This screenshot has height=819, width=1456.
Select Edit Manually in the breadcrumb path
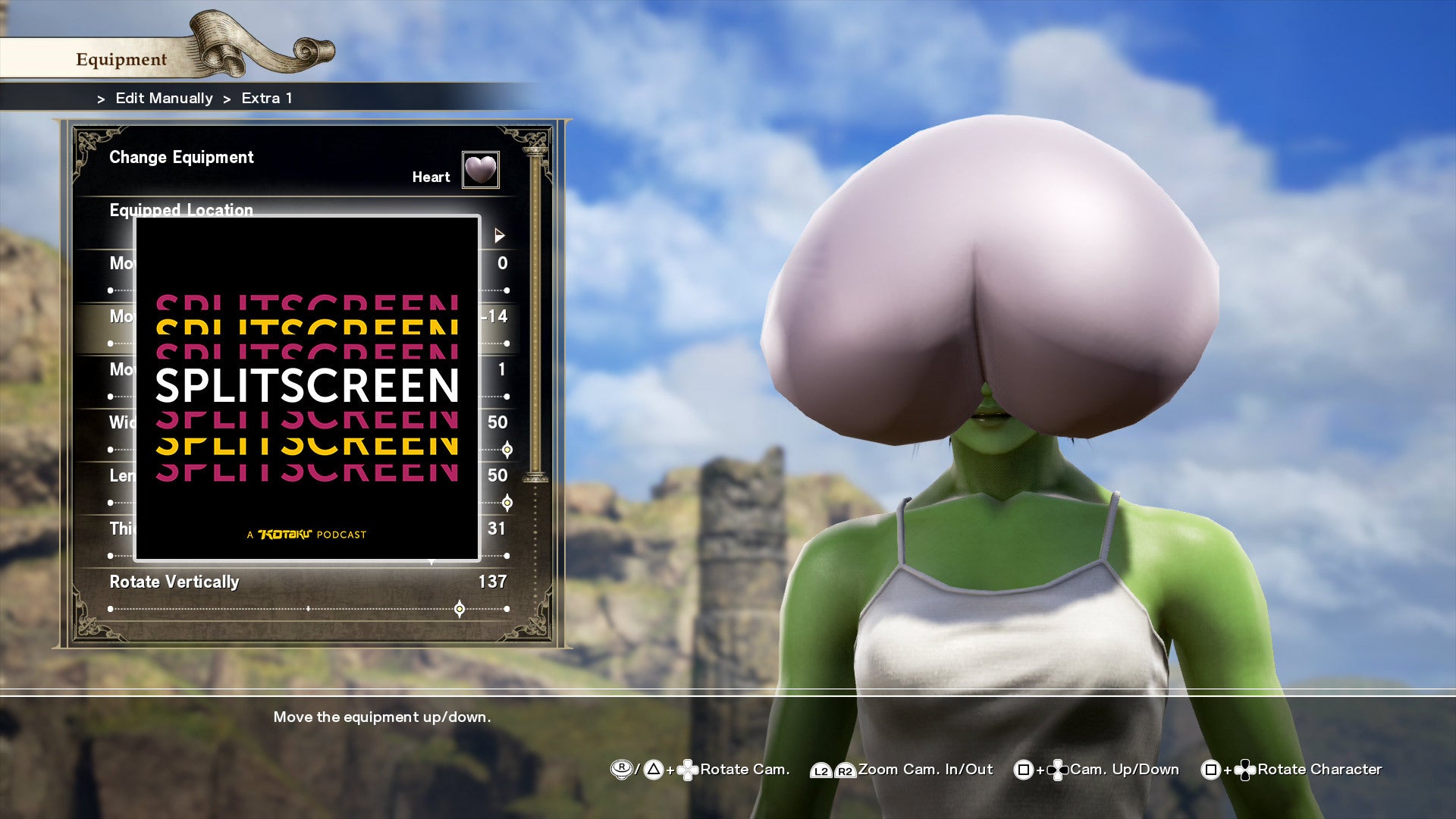point(163,98)
